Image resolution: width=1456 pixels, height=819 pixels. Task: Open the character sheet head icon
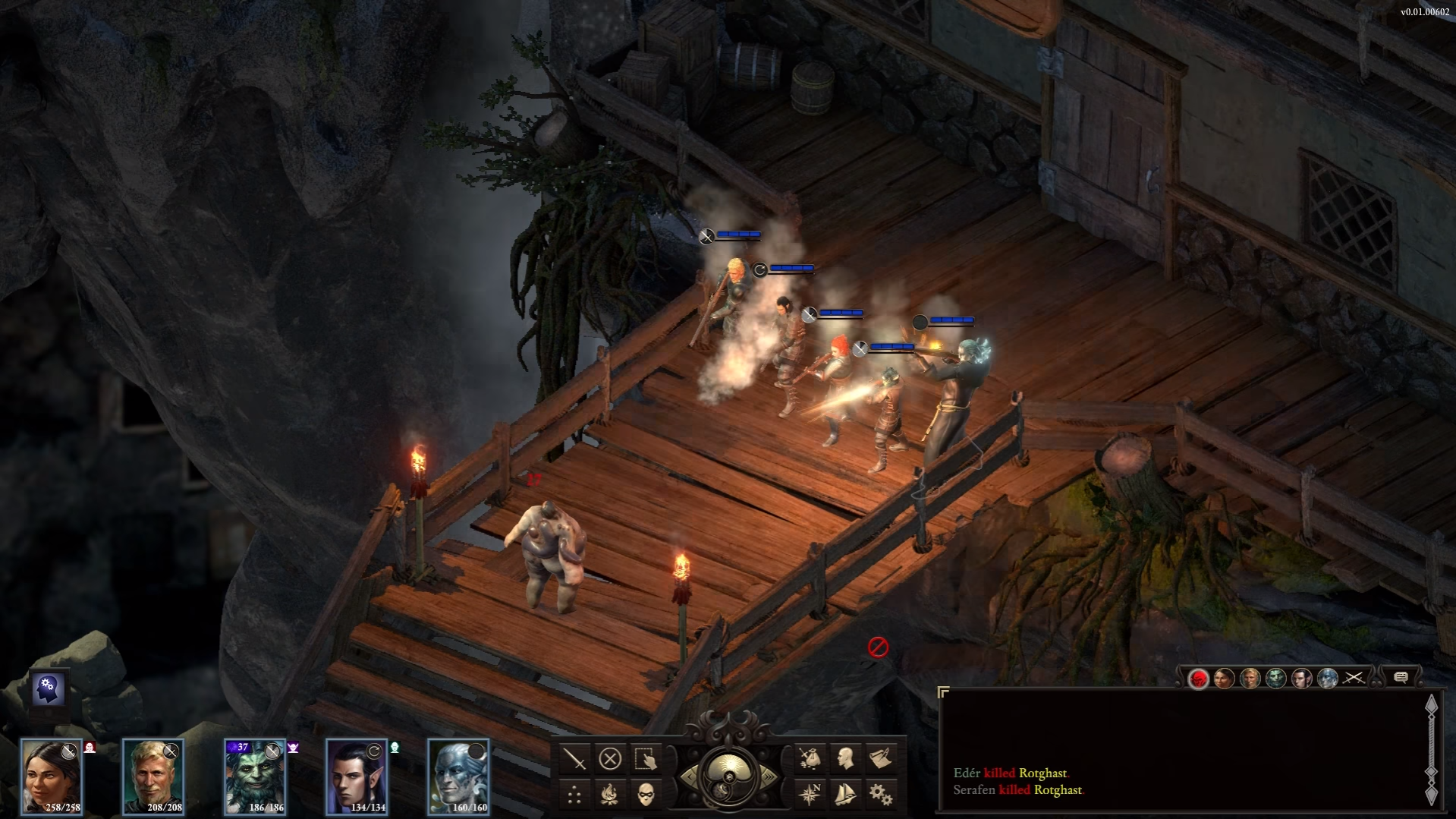point(845,758)
